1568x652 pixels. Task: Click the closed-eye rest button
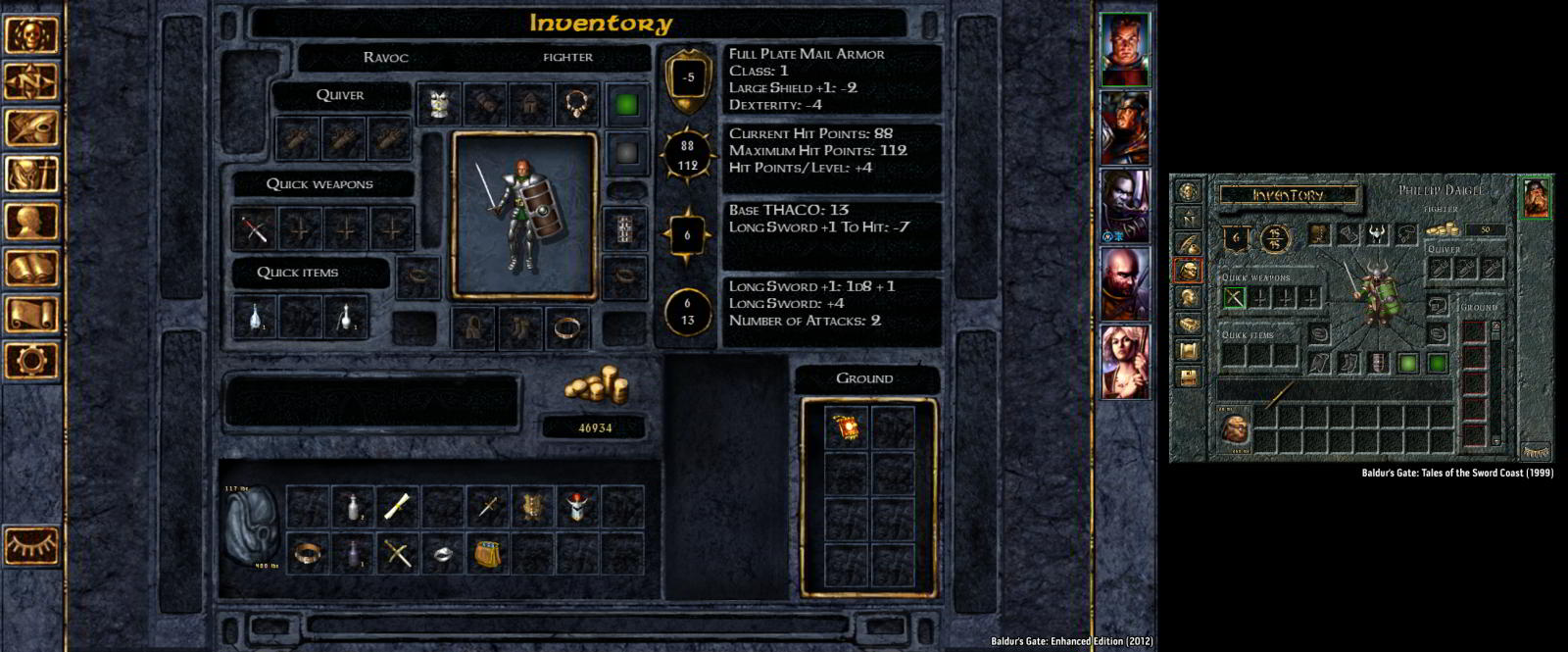[x=31, y=545]
